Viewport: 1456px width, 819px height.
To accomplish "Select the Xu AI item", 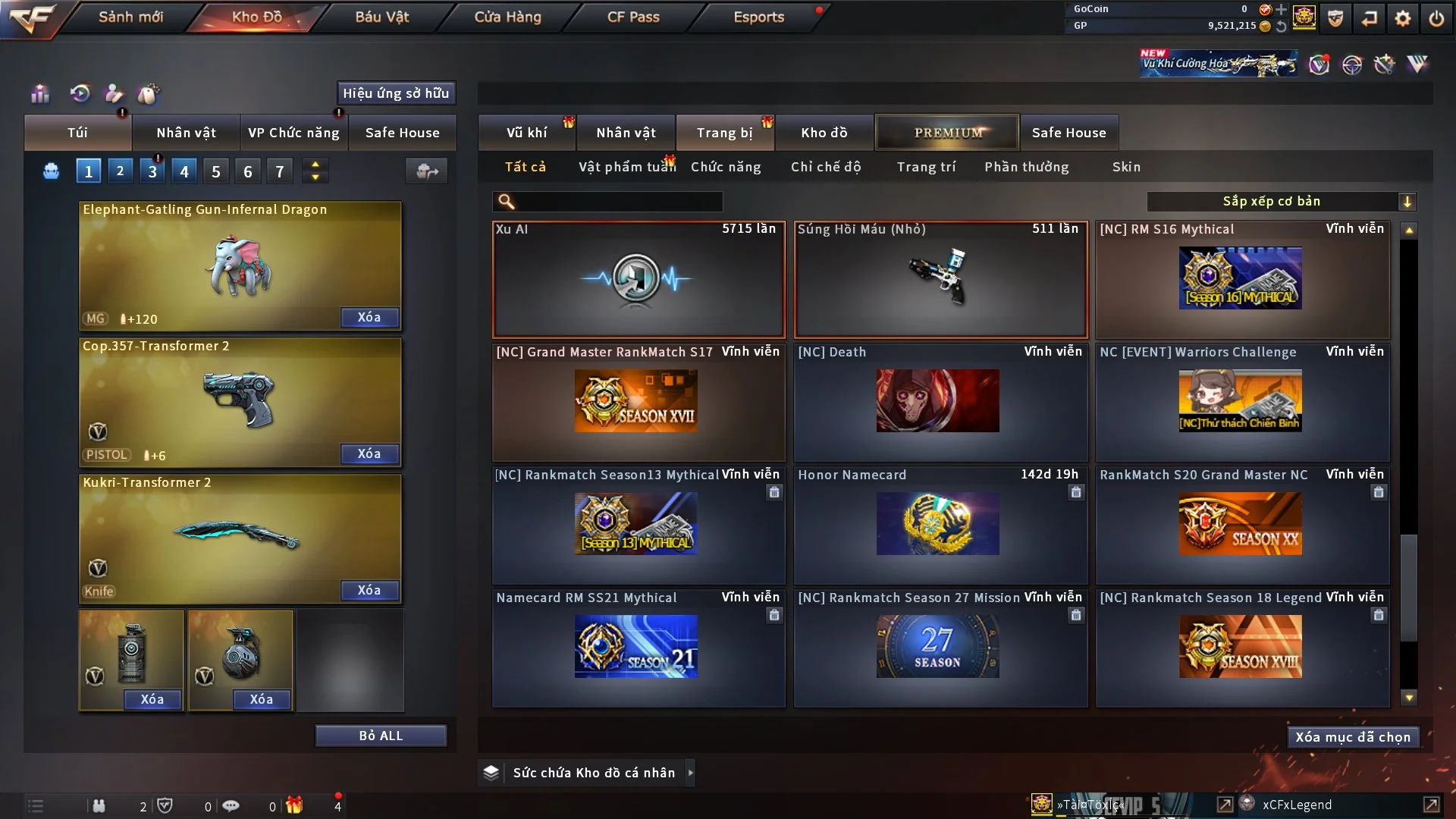I will click(639, 279).
